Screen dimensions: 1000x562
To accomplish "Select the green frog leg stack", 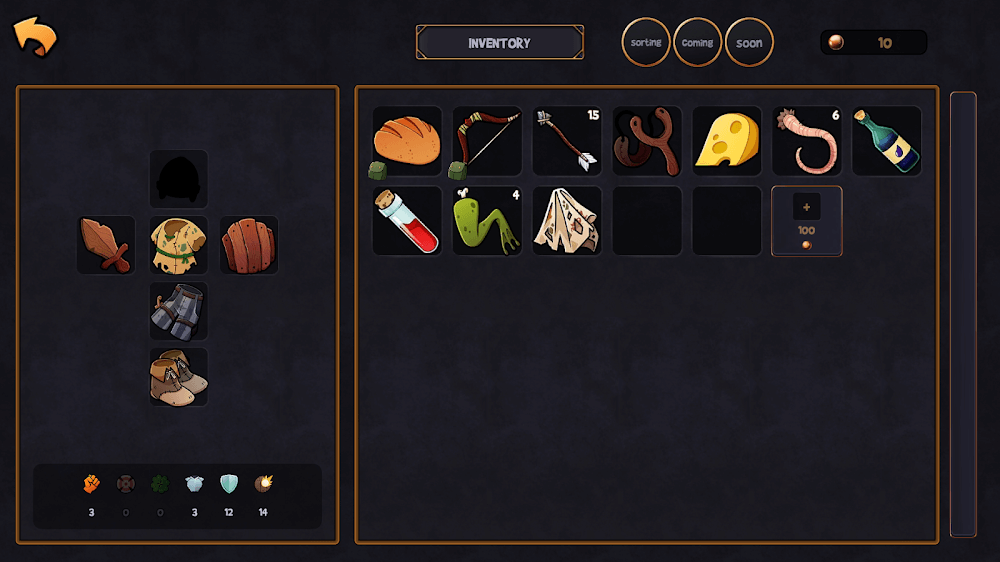I will tap(487, 221).
